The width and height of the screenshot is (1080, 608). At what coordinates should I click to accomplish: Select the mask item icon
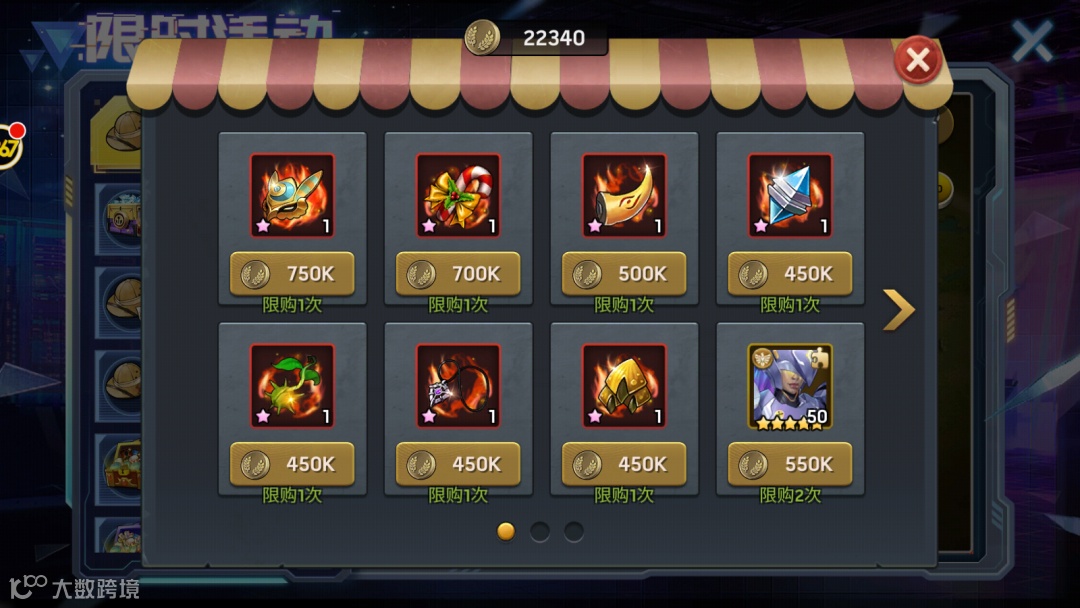point(292,195)
